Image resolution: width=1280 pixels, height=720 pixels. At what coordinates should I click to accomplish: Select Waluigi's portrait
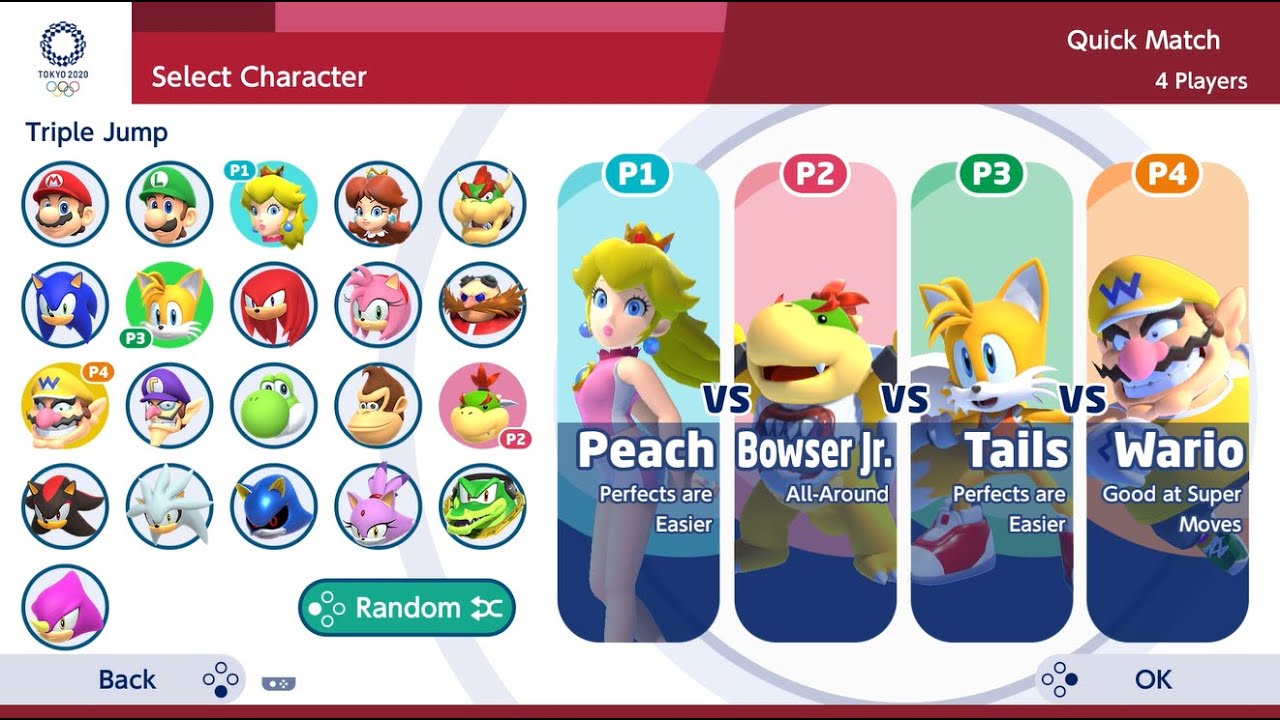[x=169, y=406]
